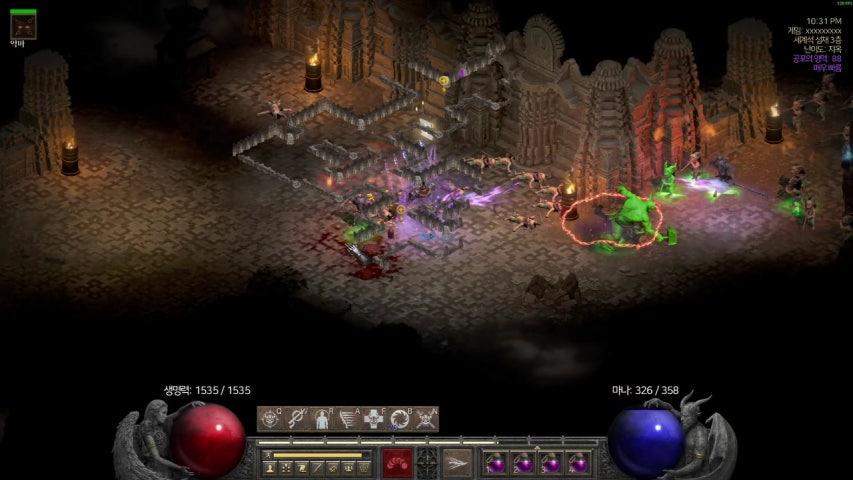
Task: Select the crossed bones skill bound to N
Action: point(426,419)
